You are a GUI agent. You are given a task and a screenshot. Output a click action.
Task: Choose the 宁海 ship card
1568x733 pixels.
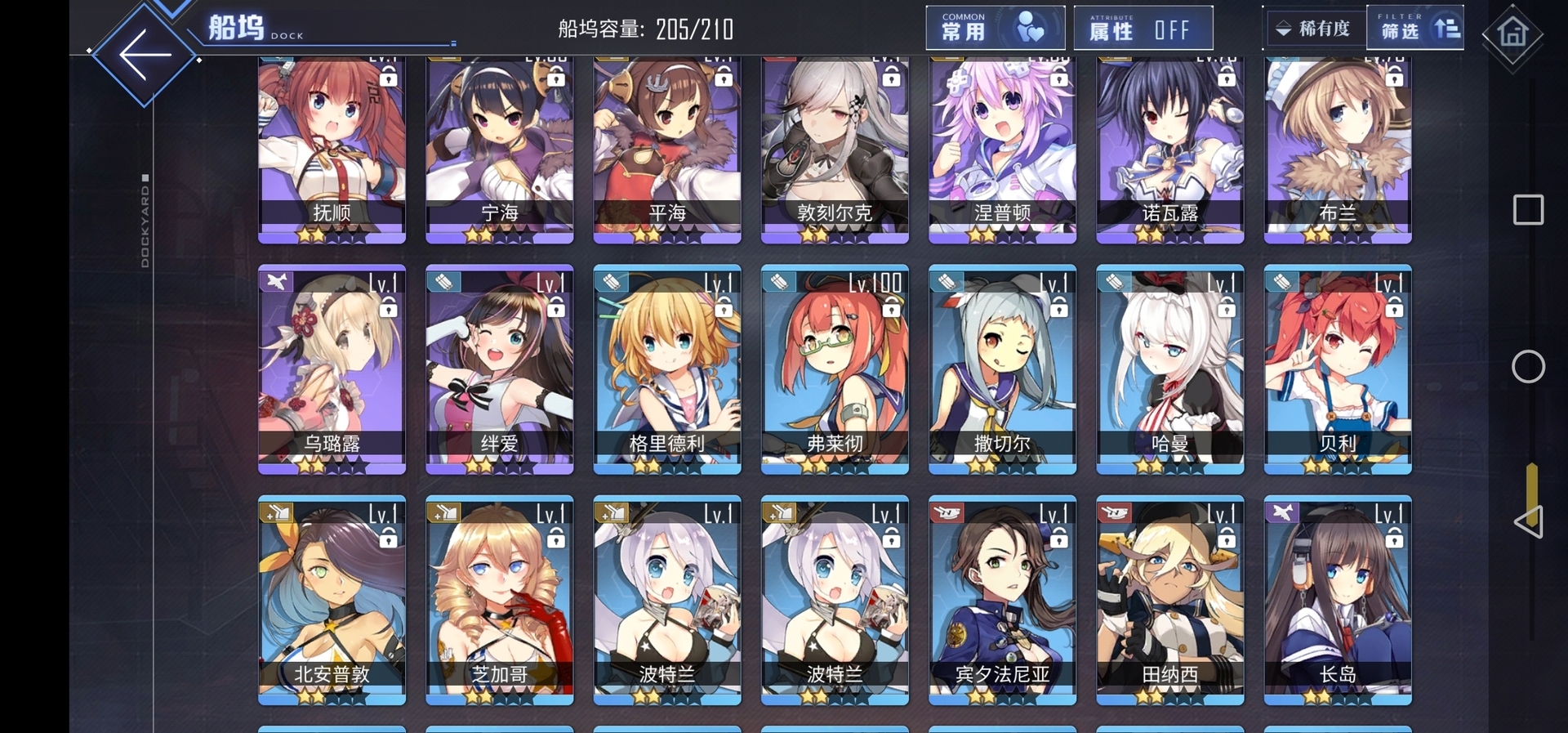pos(499,147)
